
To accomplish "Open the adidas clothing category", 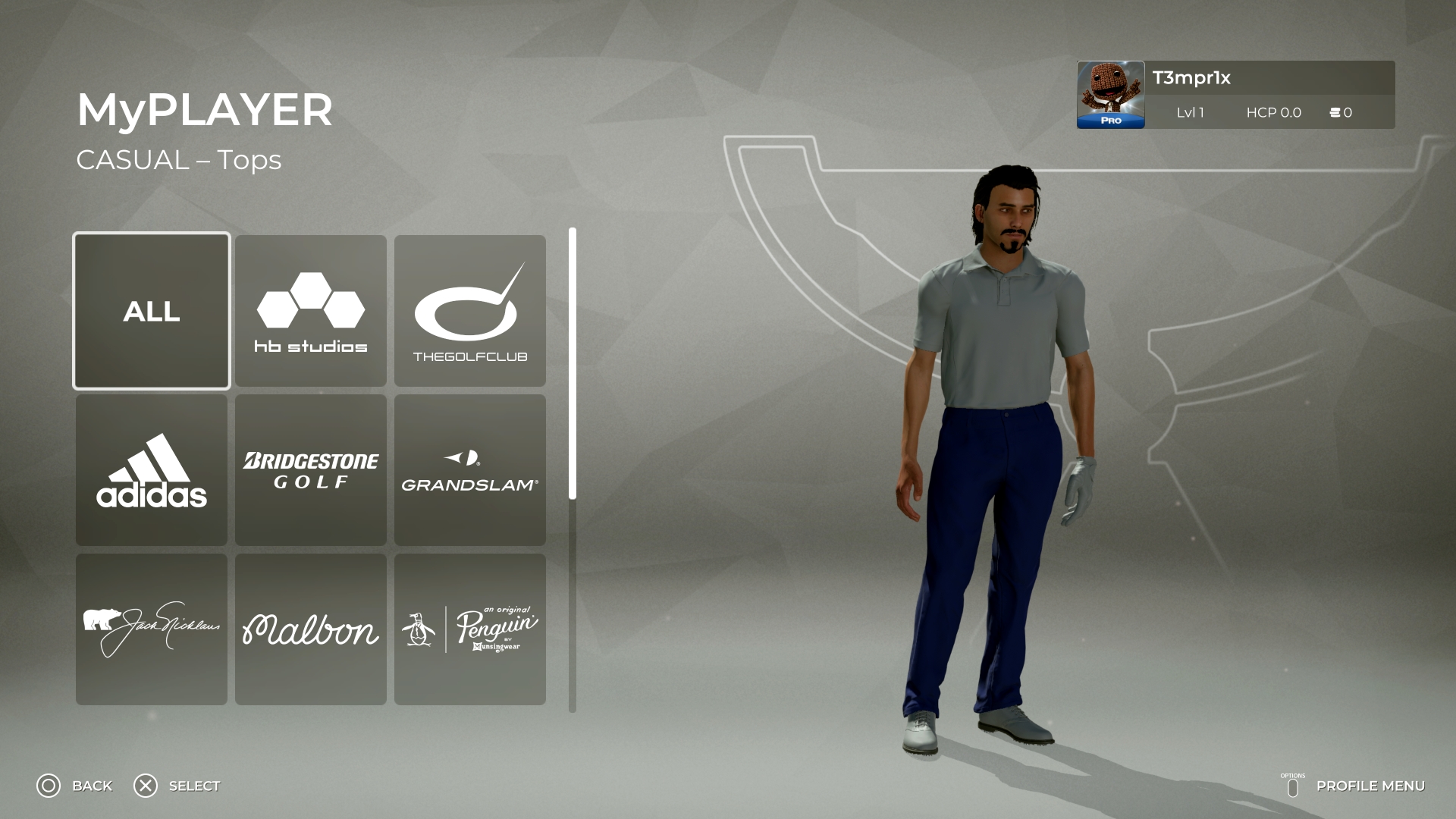I will coord(151,469).
